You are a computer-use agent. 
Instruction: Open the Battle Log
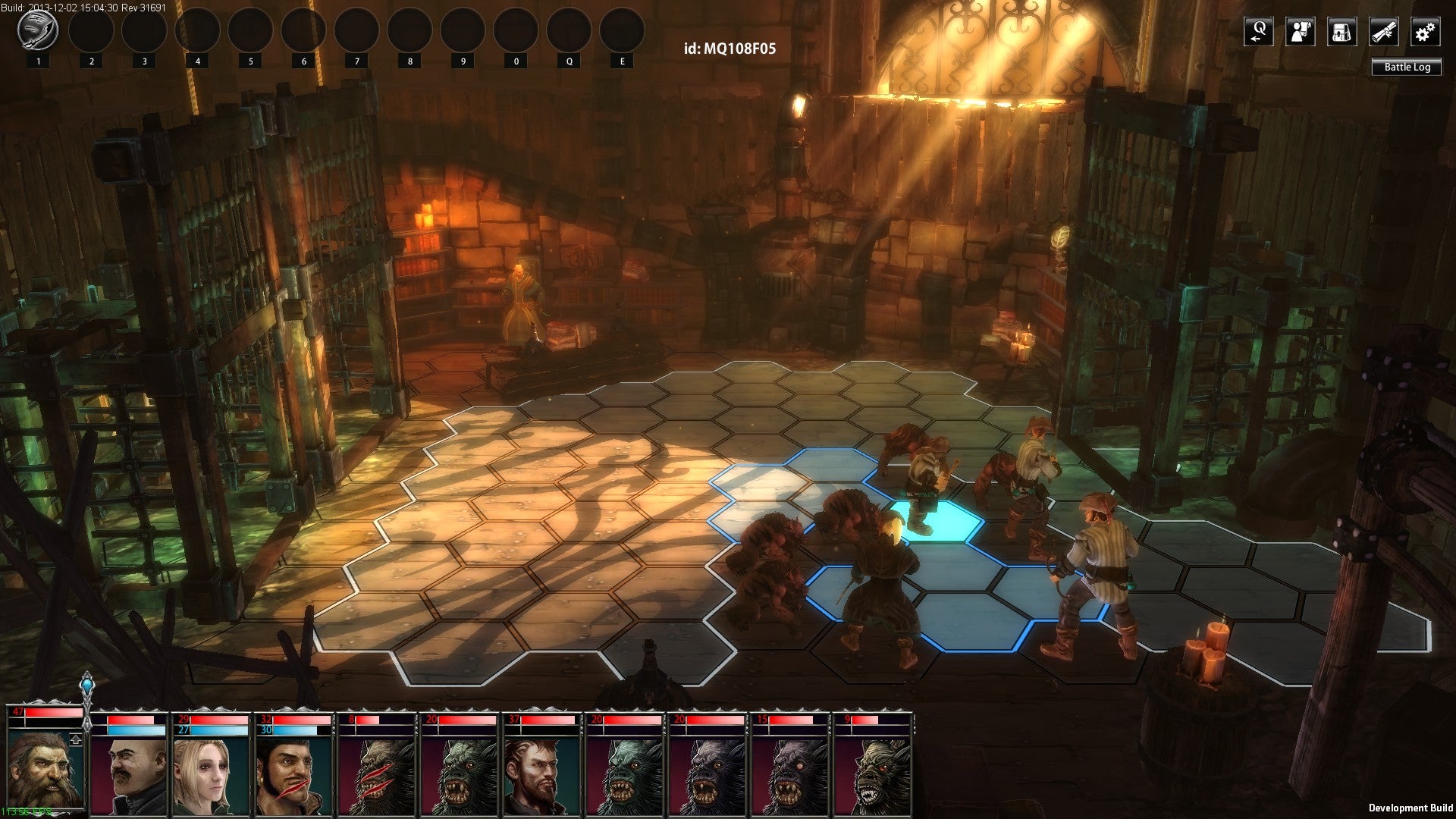point(1407,67)
